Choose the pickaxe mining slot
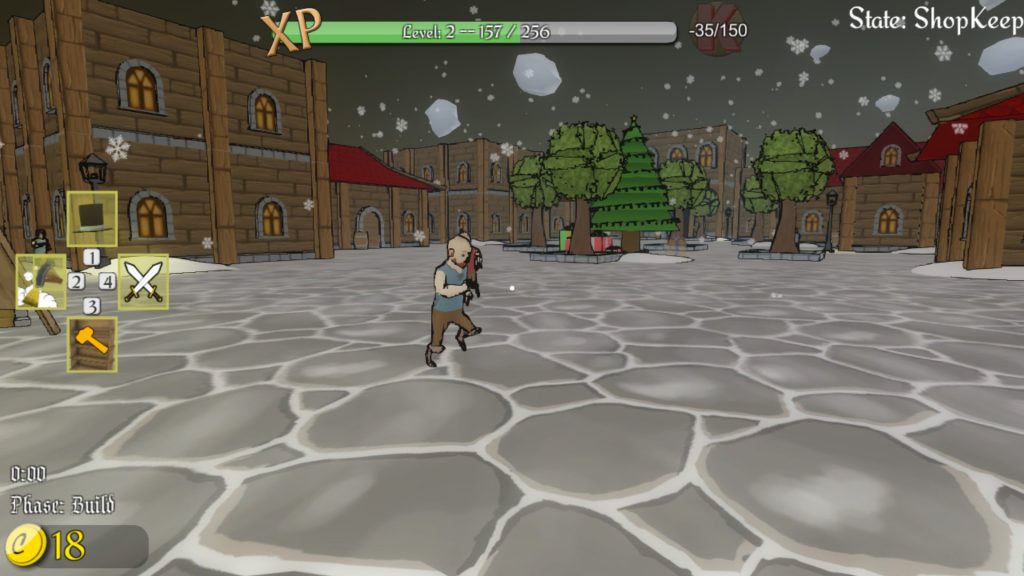This screenshot has height=576, width=1024. 41,282
